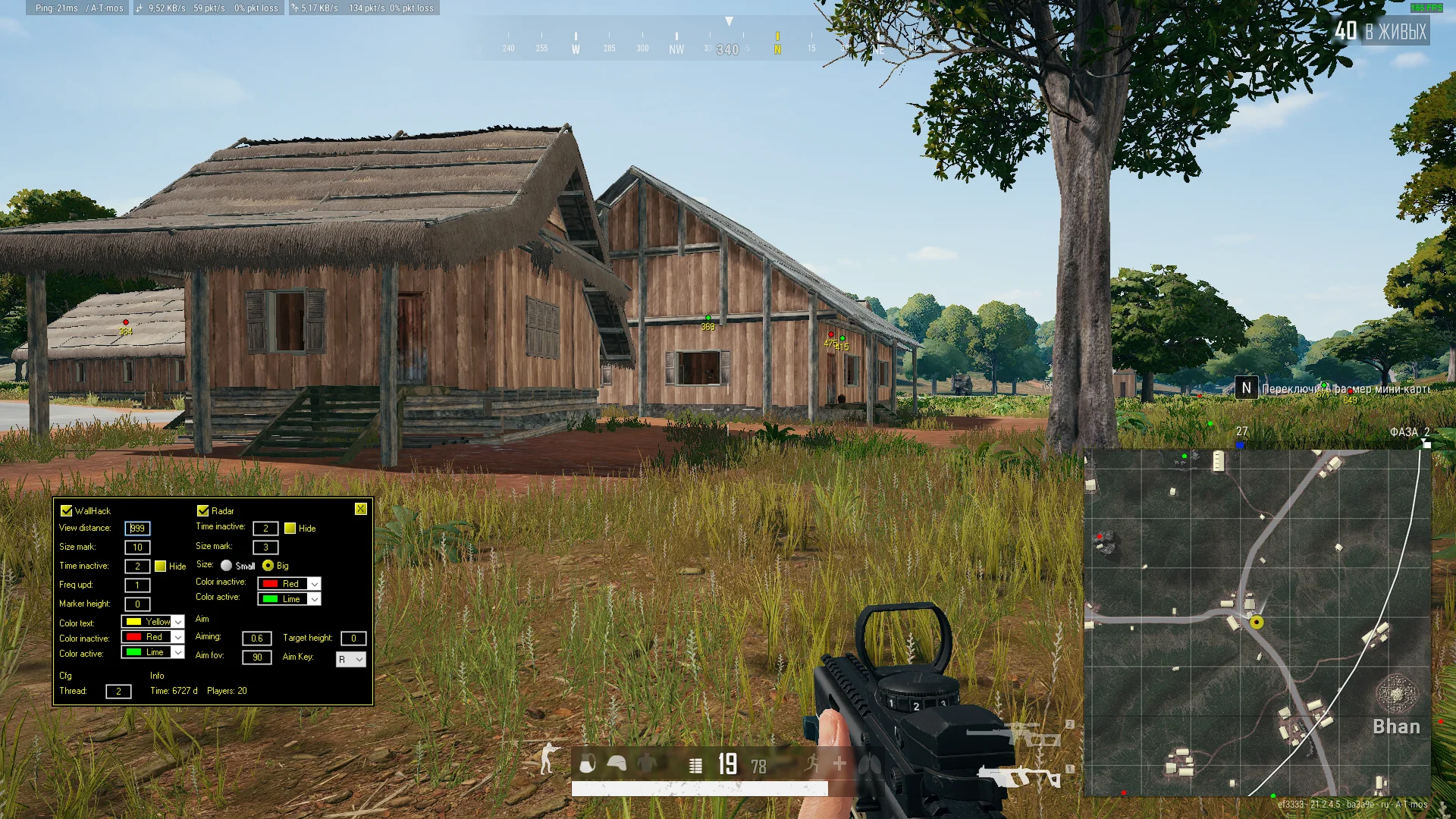Open the Color text Yellow dropdown
The width and height of the screenshot is (1456, 819).
(178, 622)
